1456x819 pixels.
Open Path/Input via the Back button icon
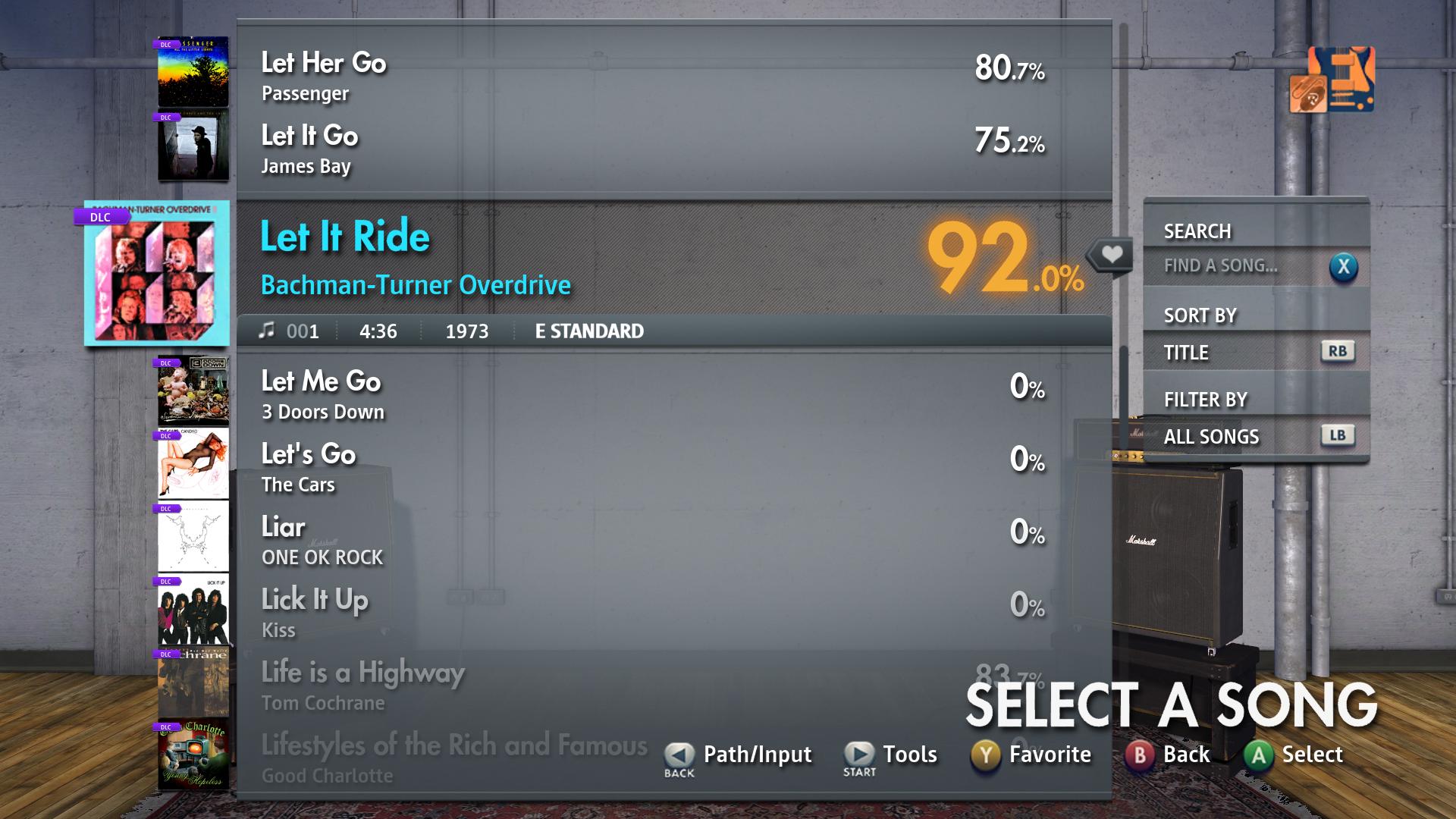tap(677, 754)
